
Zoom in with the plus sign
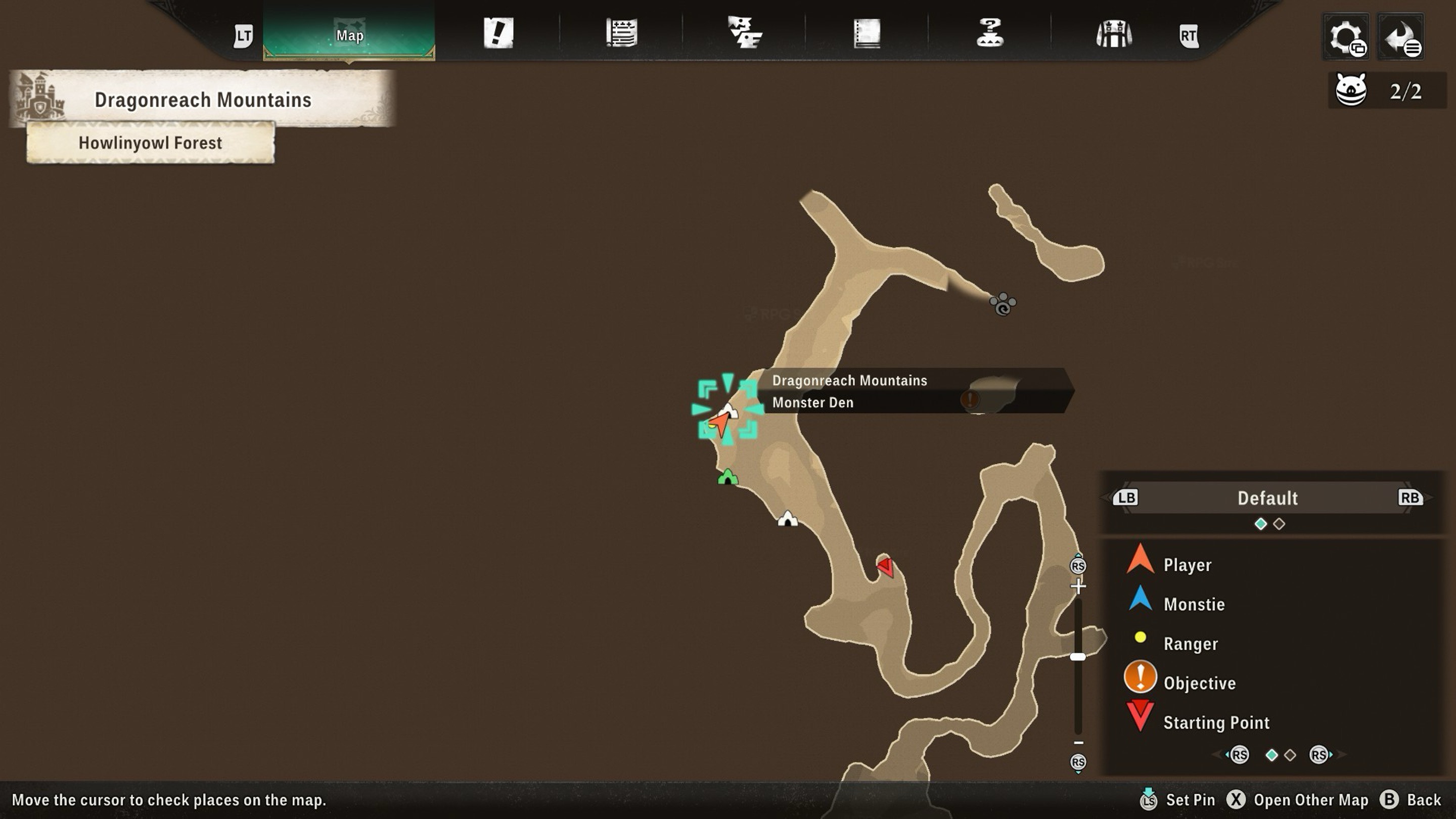1078,586
